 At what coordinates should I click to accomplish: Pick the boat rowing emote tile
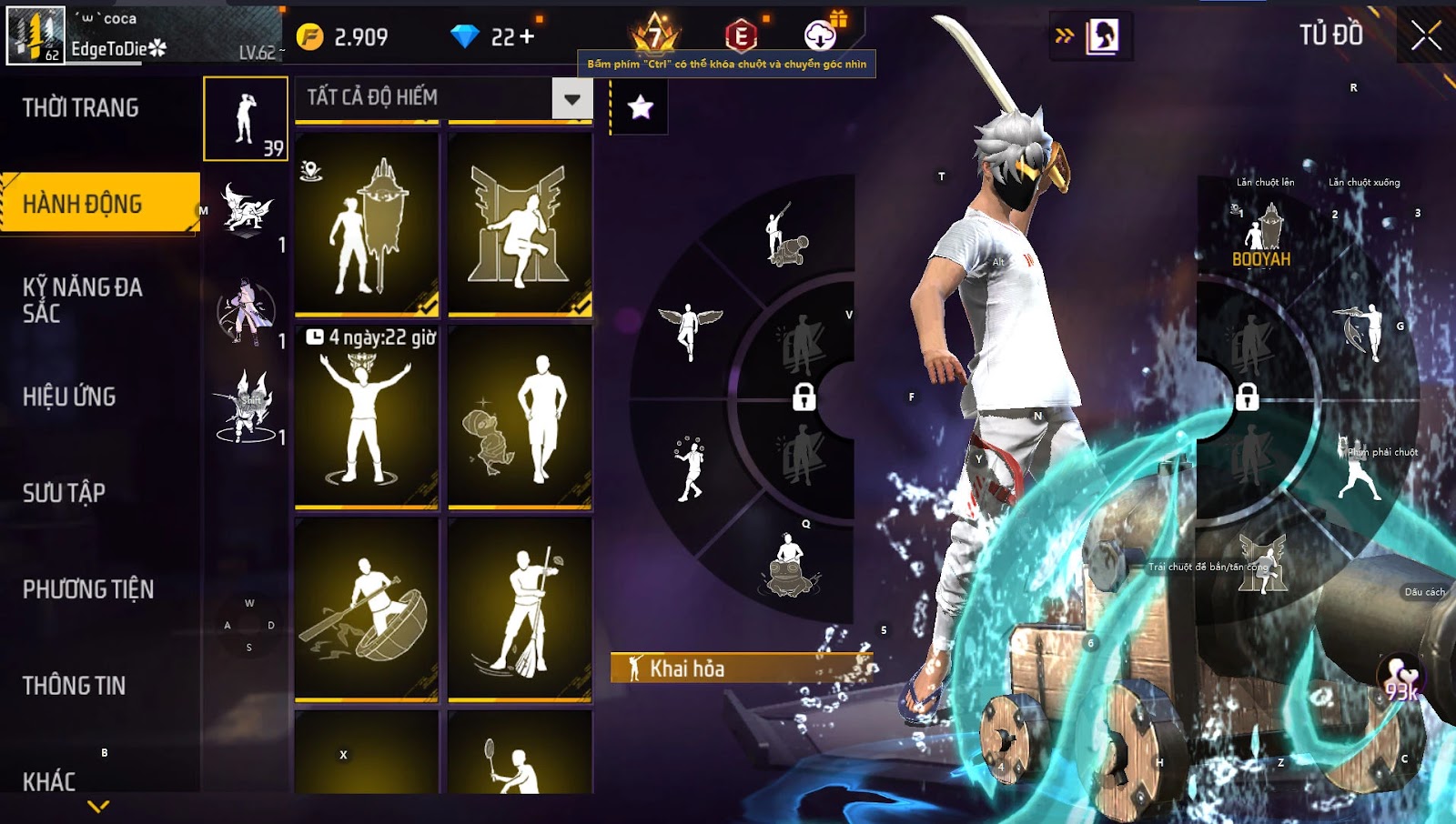click(367, 609)
